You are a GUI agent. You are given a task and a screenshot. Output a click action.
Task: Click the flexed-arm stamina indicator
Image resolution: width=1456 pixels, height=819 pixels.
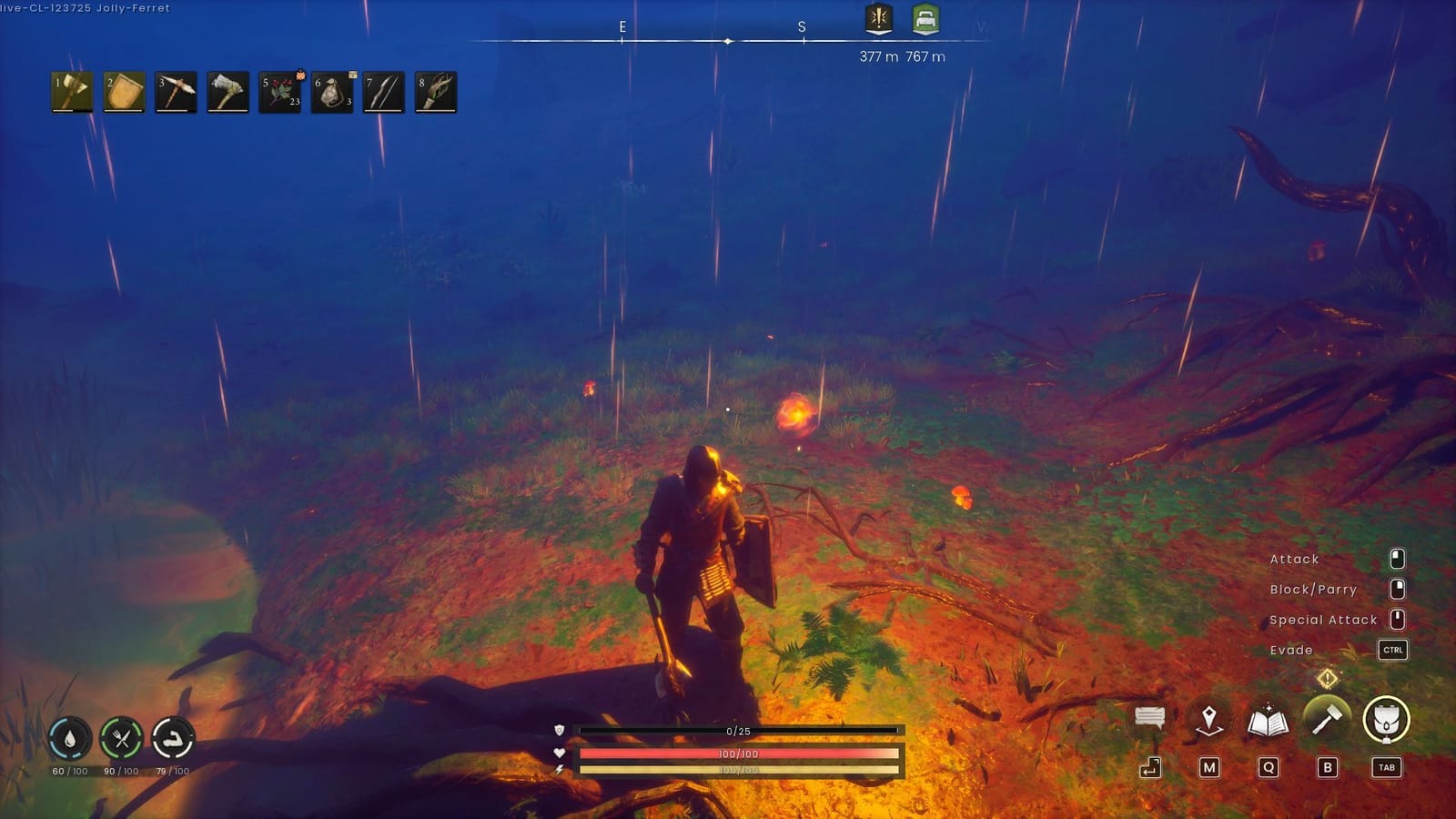pyautogui.click(x=172, y=738)
